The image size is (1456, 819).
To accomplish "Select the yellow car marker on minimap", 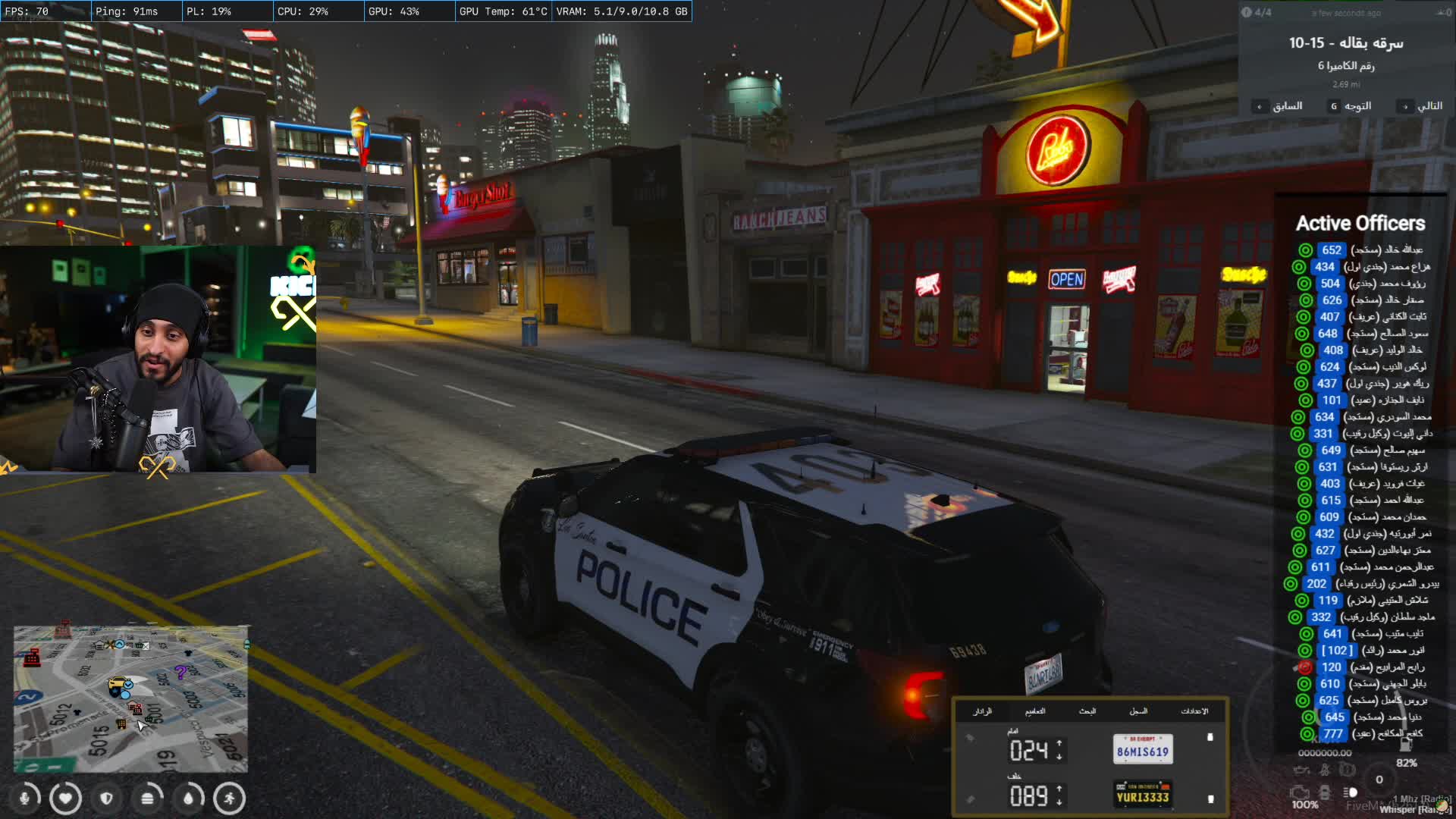I will [119, 686].
